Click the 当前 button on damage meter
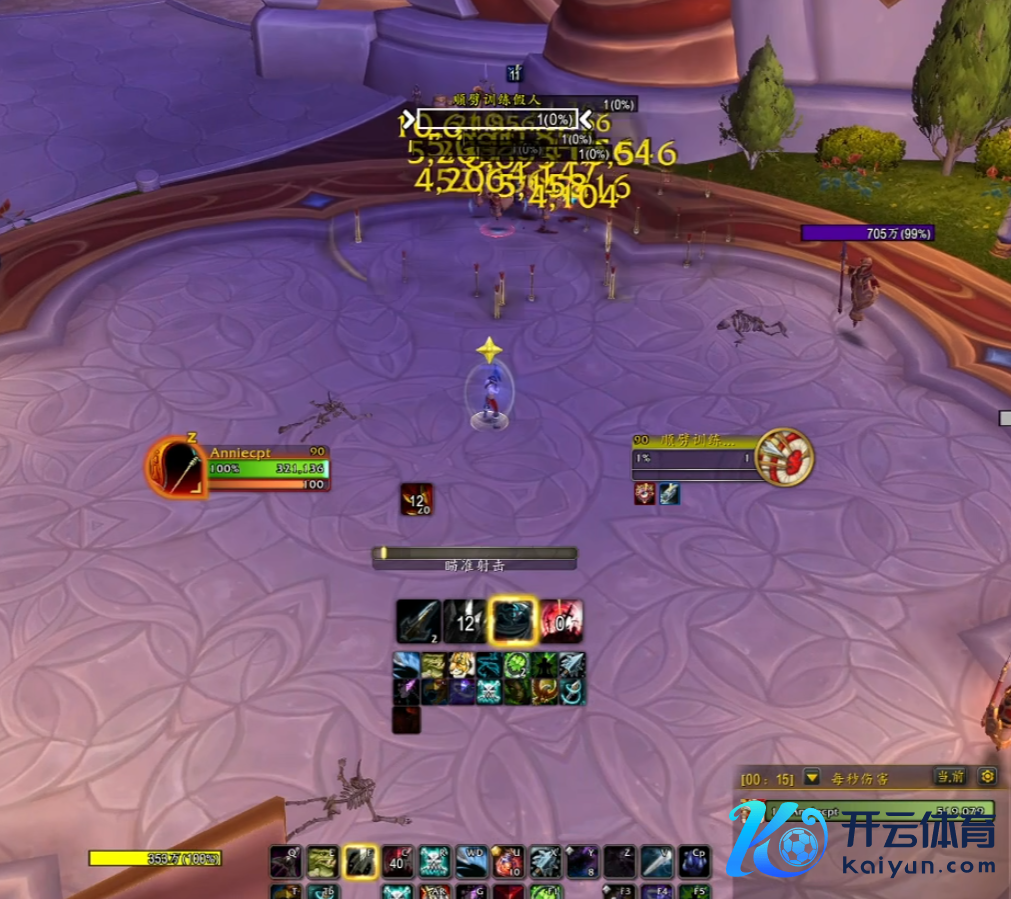1011x899 pixels. 950,777
